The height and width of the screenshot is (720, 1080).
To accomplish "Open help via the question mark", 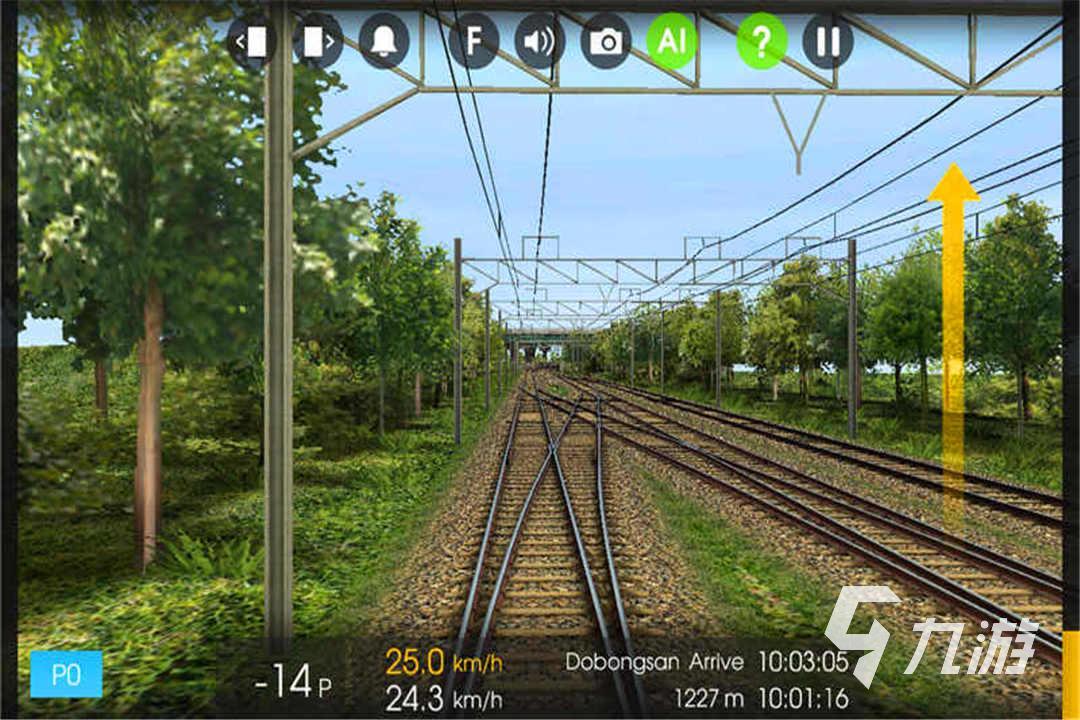I will (x=762, y=41).
